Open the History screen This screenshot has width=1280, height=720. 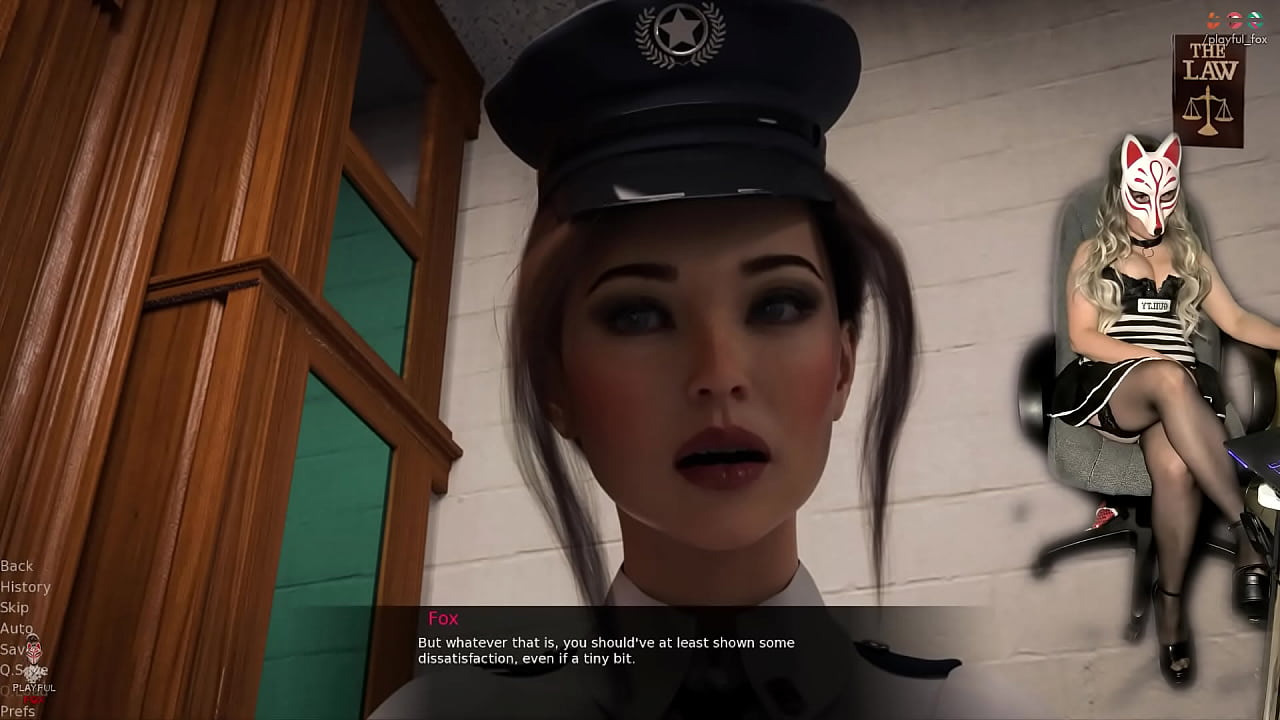click(26, 587)
